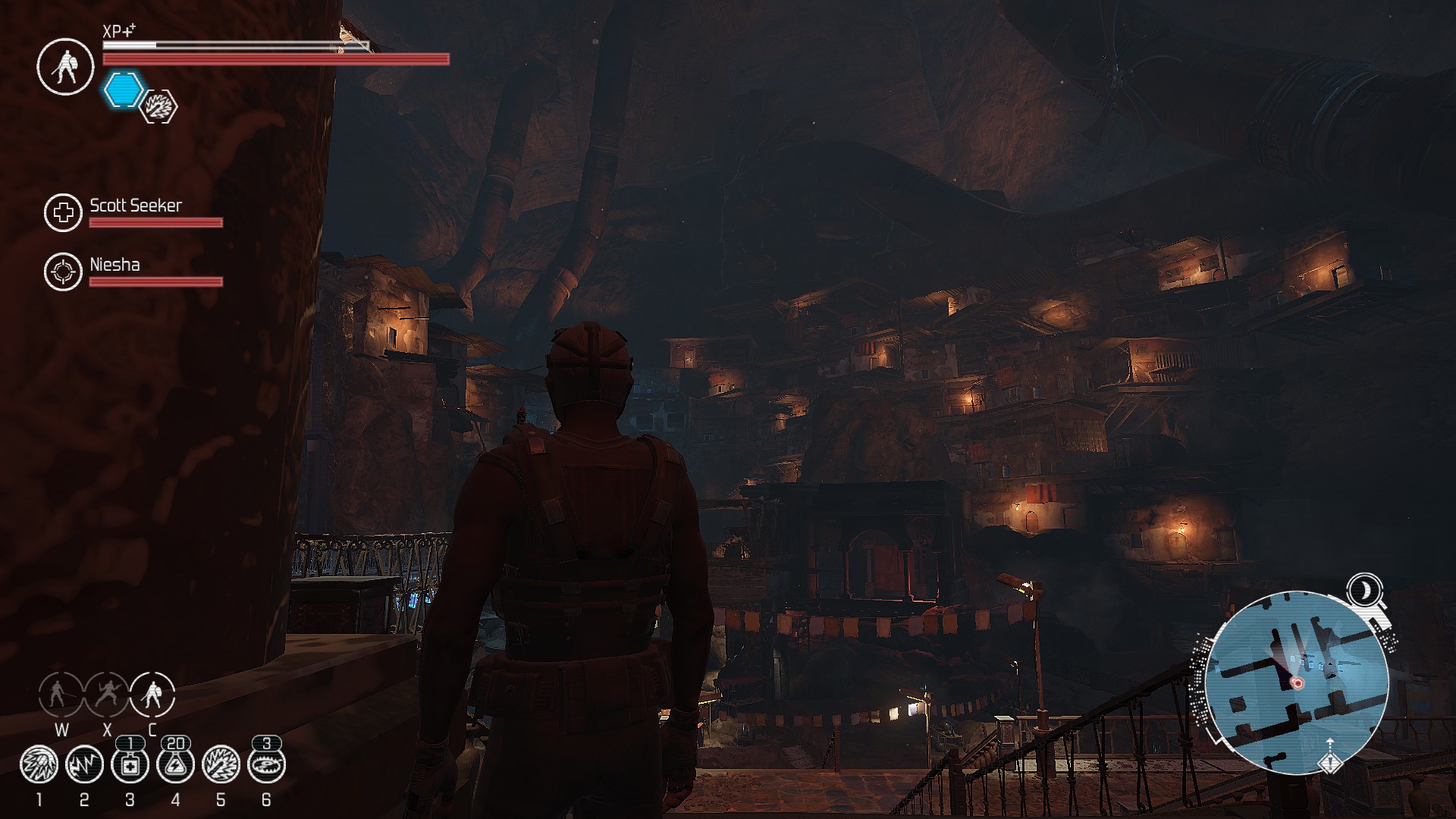Click the player stance portrait icon
Viewport: 1456px width, 819px height.
coord(65,67)
